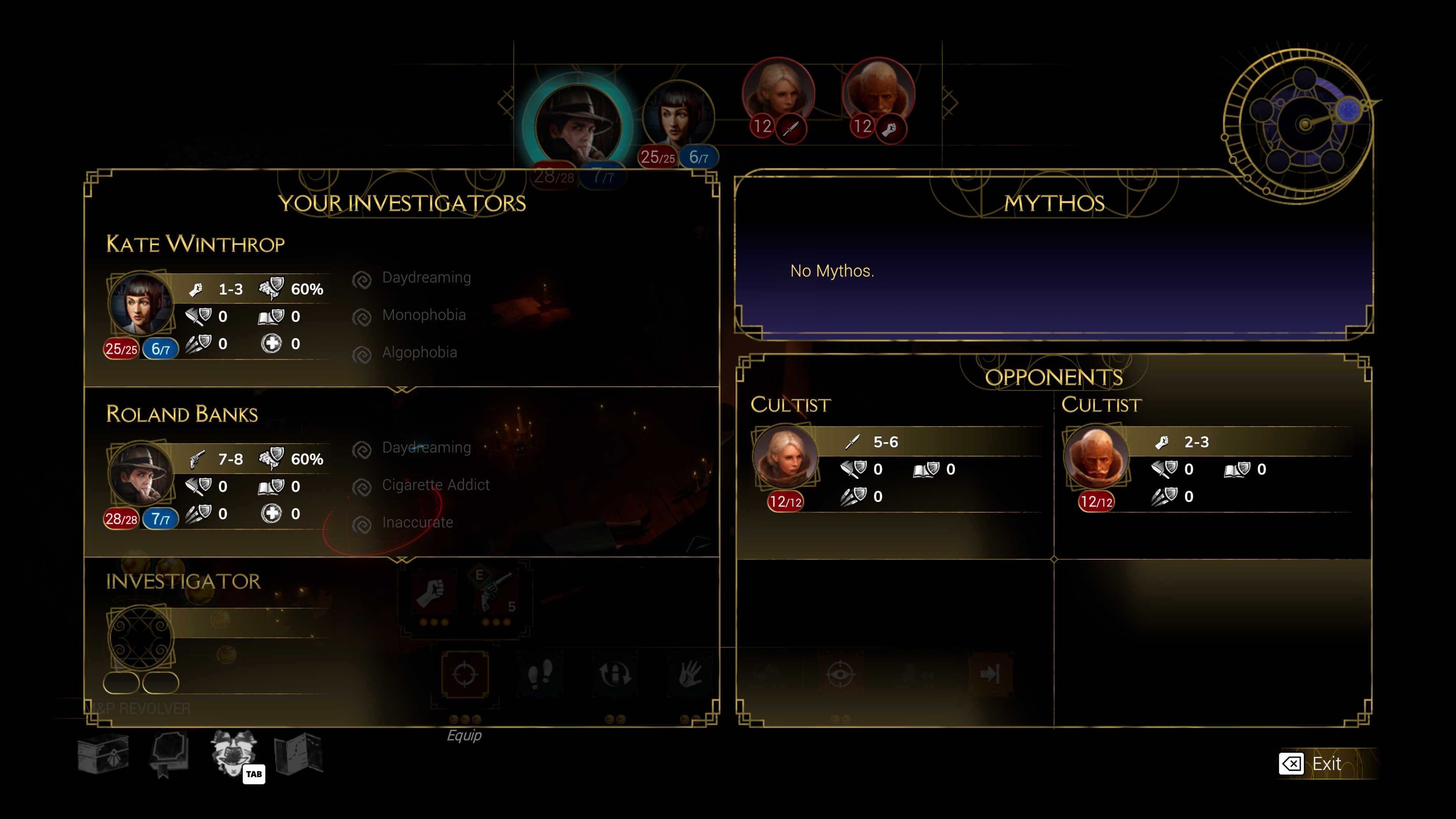Open the folded map icon
This screenshot has width=1456, height=819.
(298, 754)
